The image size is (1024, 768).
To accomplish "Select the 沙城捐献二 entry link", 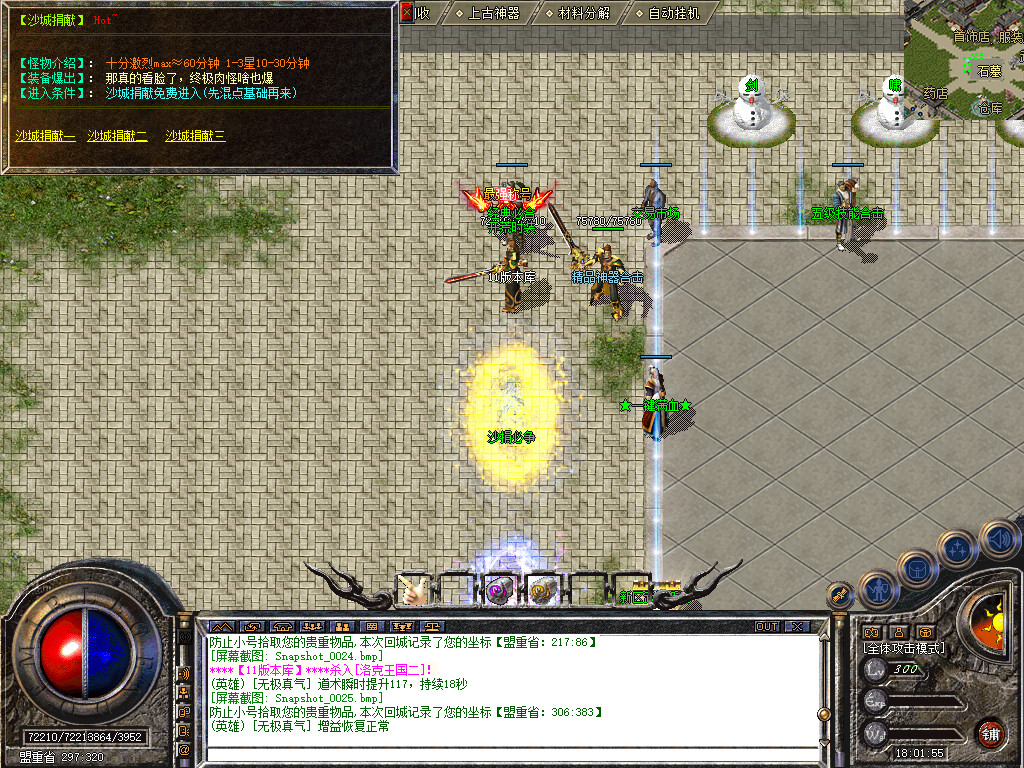I will coord(117,136).
